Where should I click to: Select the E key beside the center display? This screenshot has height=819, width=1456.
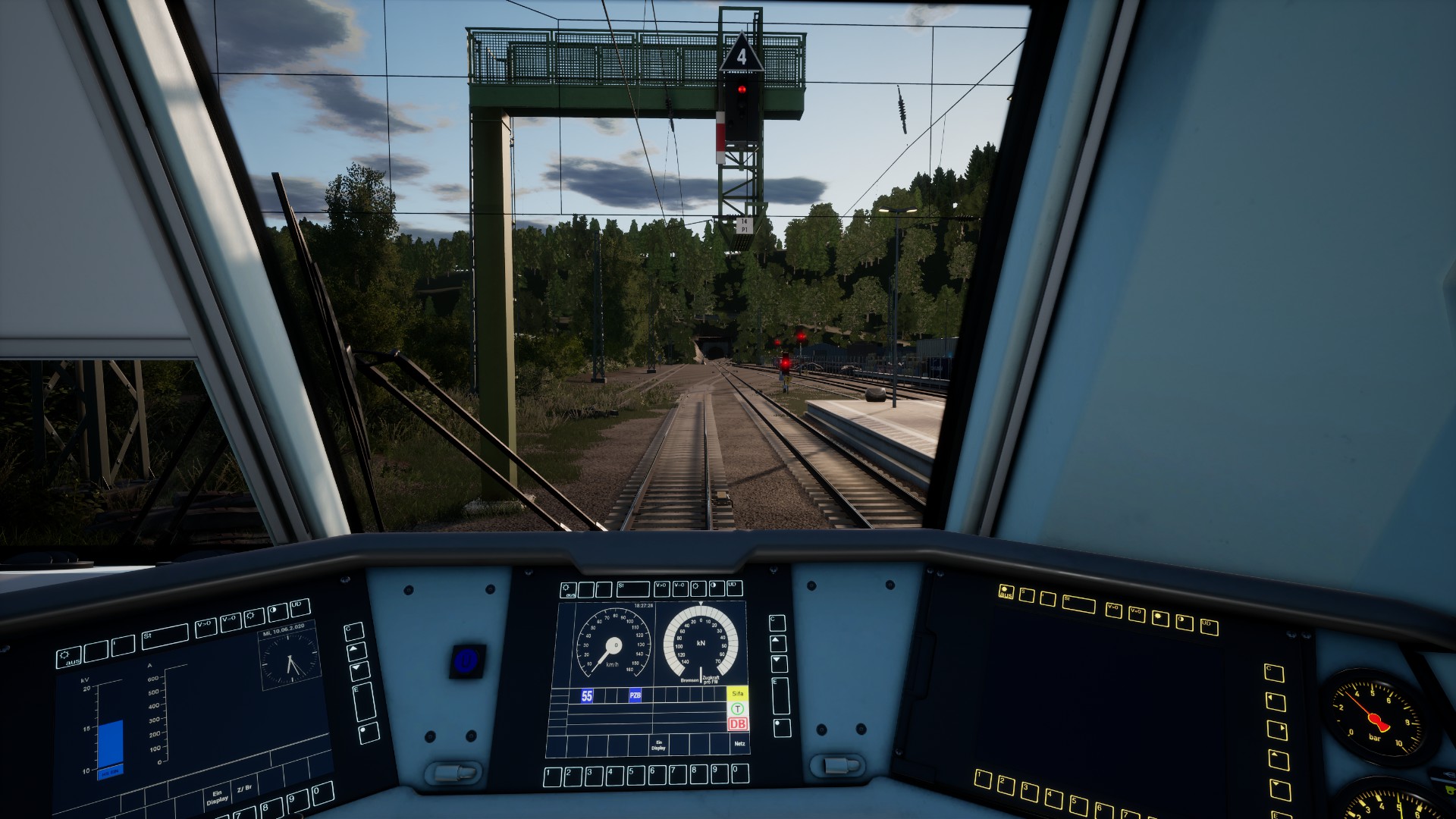780,695
